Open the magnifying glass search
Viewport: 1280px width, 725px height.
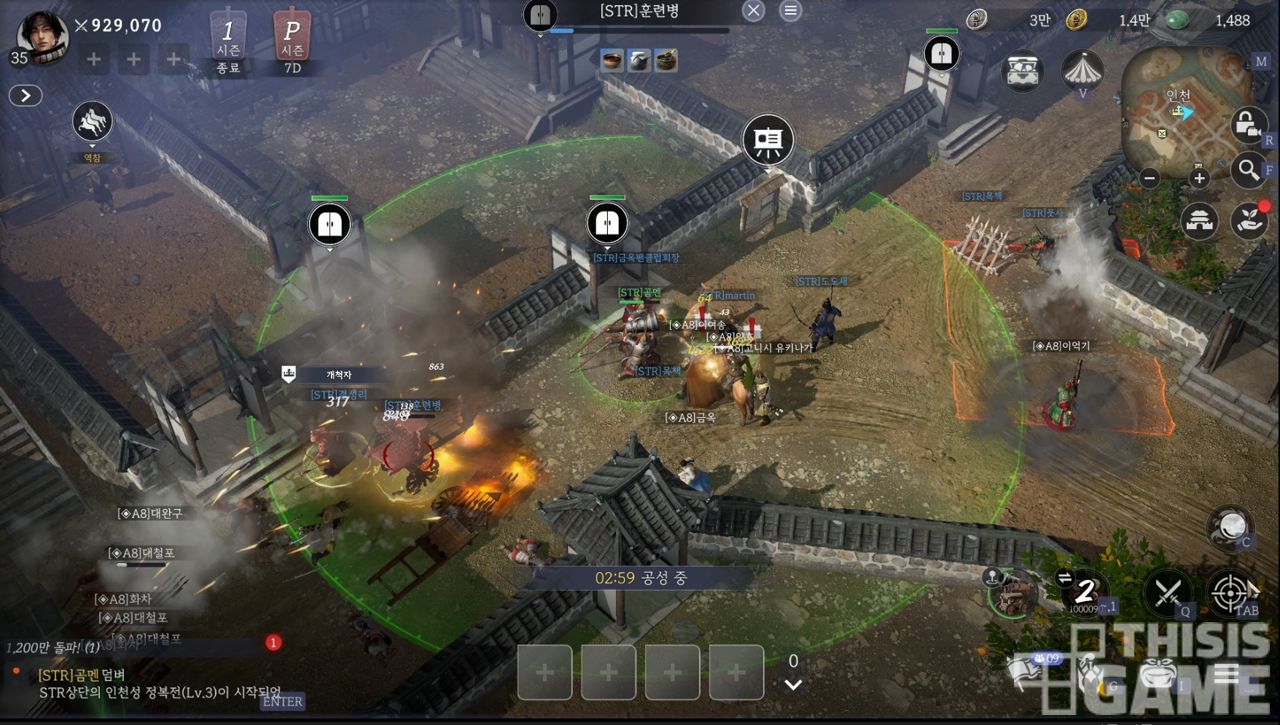coord(1248,170)
